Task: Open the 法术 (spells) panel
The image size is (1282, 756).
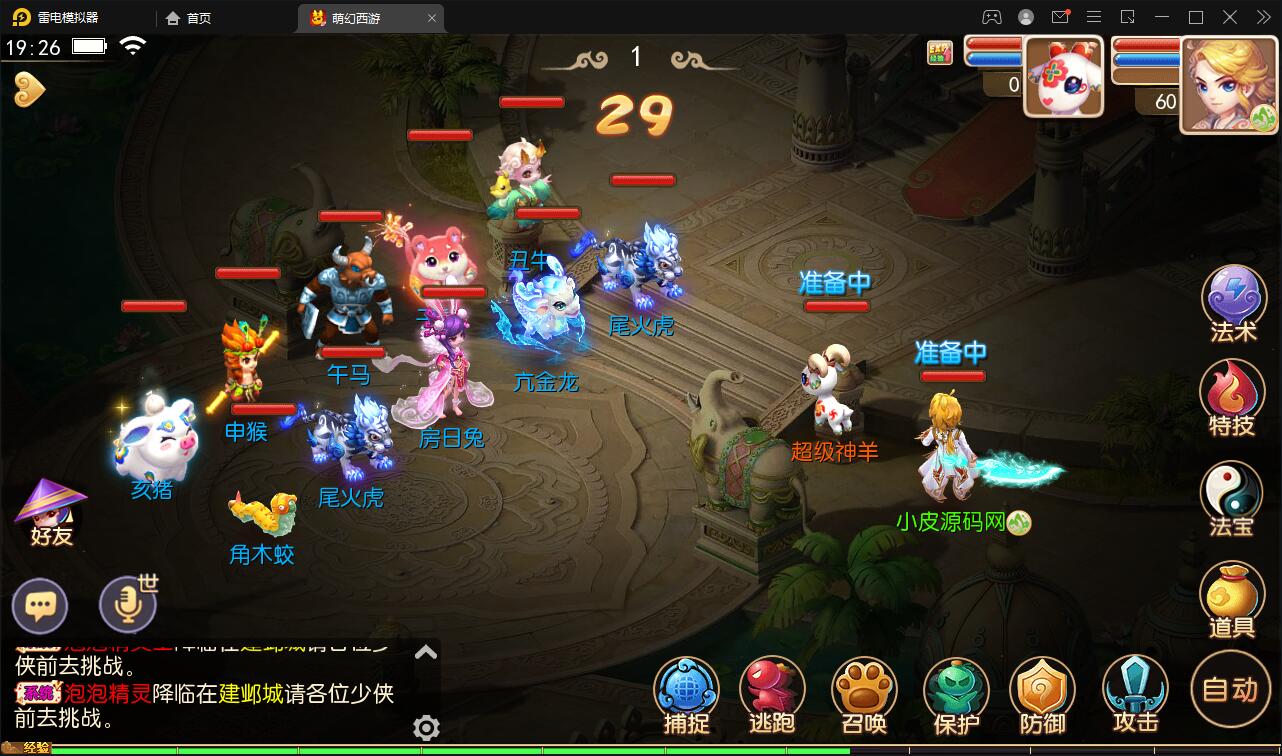Action: click(x=1233, y=299)
